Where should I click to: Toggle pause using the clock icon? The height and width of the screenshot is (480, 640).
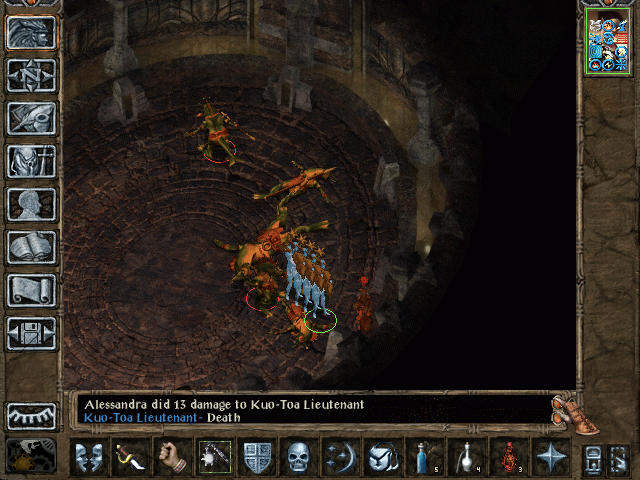[x=32, y=456]
